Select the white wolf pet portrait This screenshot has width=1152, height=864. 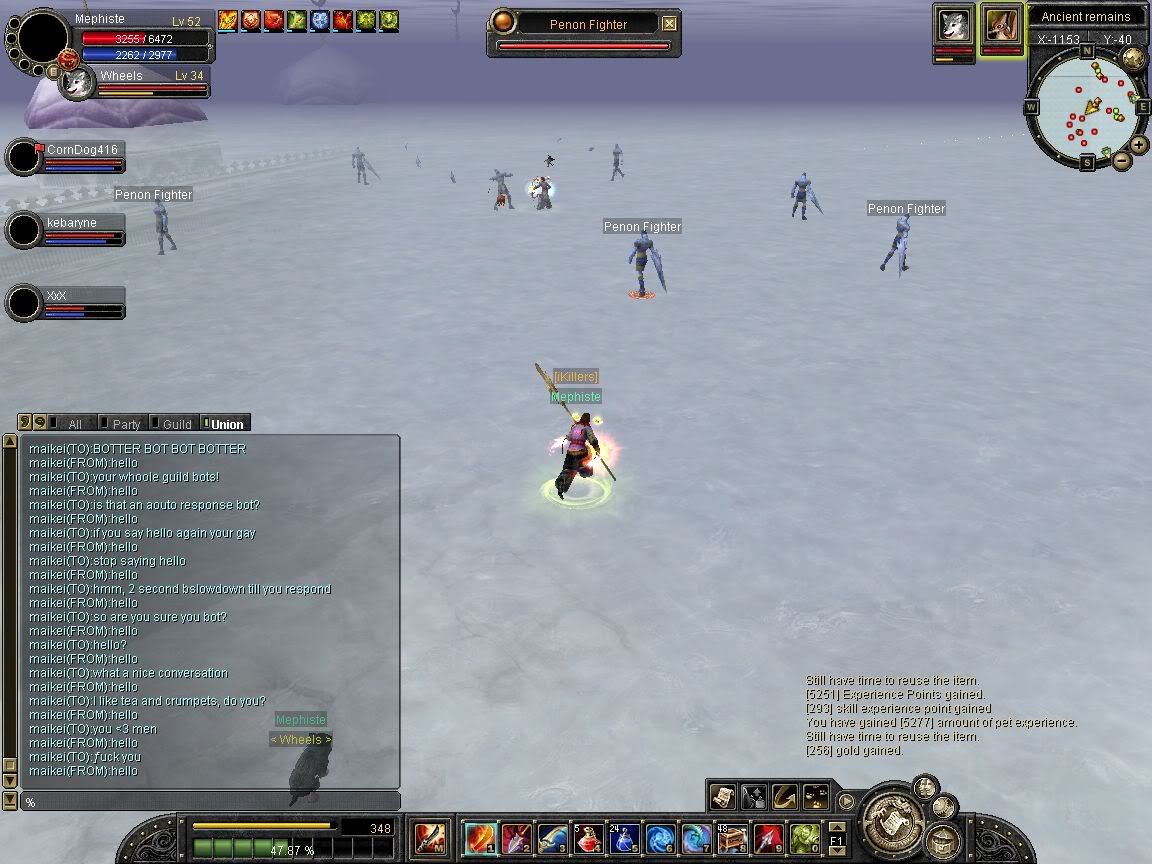954,25
